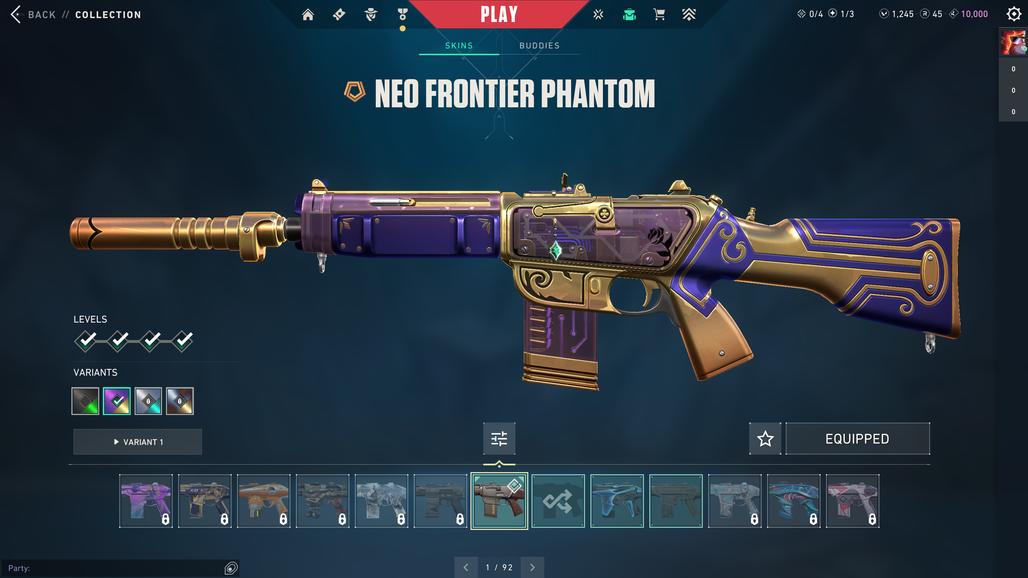Click the EQUIPPED button
Viewport: 1028px width, 578px height.
click(x=857, y=439)
